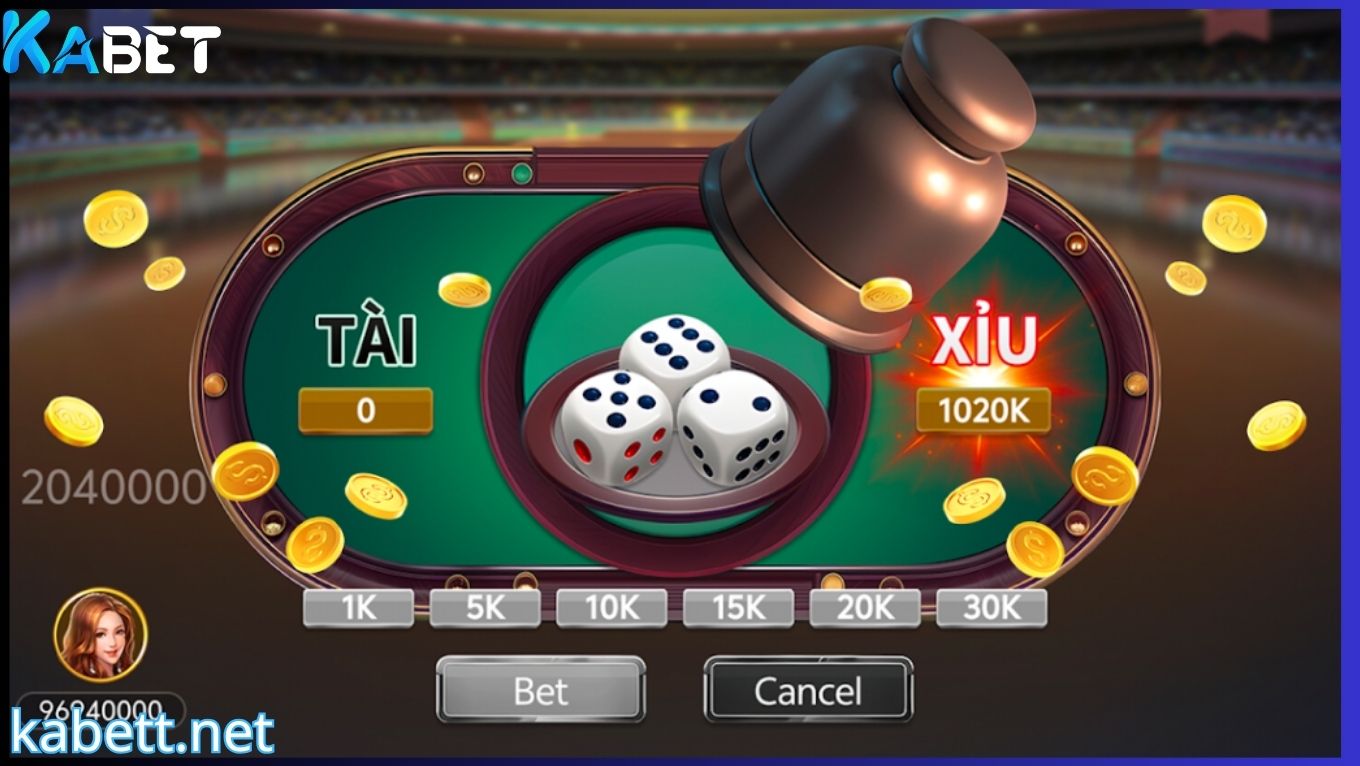Select the TÀI betting side
This screenshot has height=766, width=1360.
(365, 345)
